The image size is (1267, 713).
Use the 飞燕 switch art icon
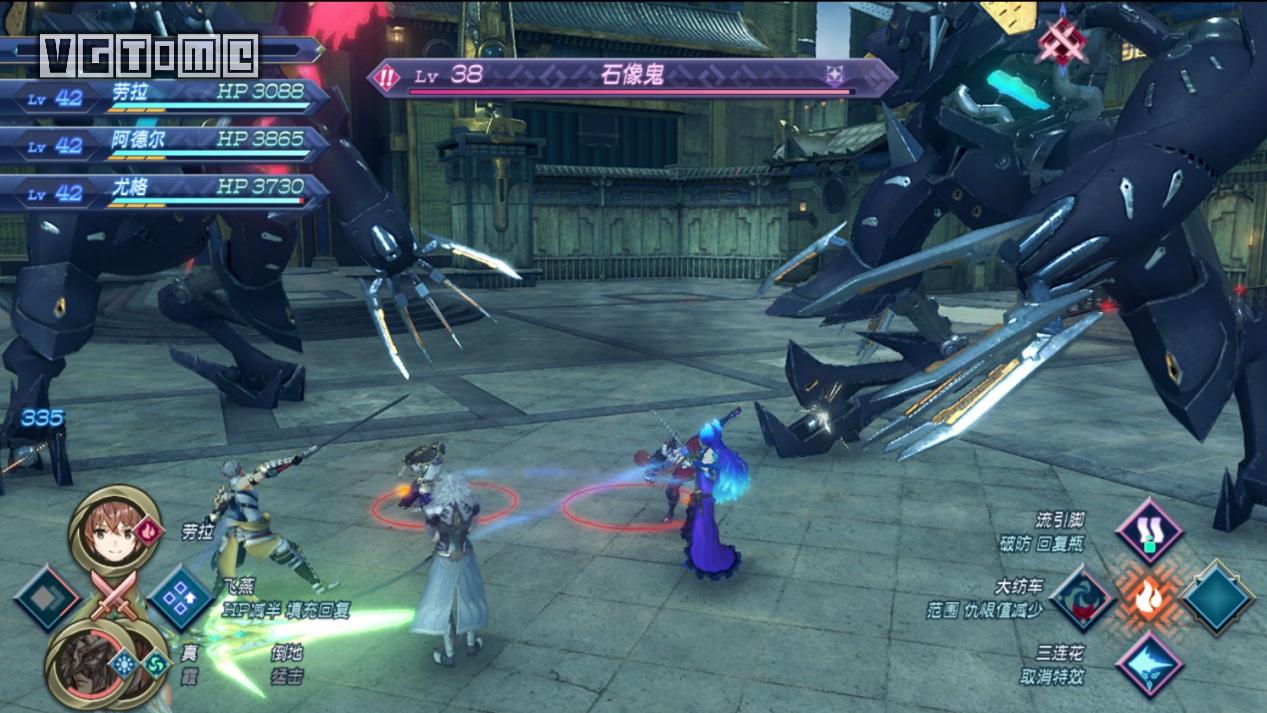[x=180, y=597]
